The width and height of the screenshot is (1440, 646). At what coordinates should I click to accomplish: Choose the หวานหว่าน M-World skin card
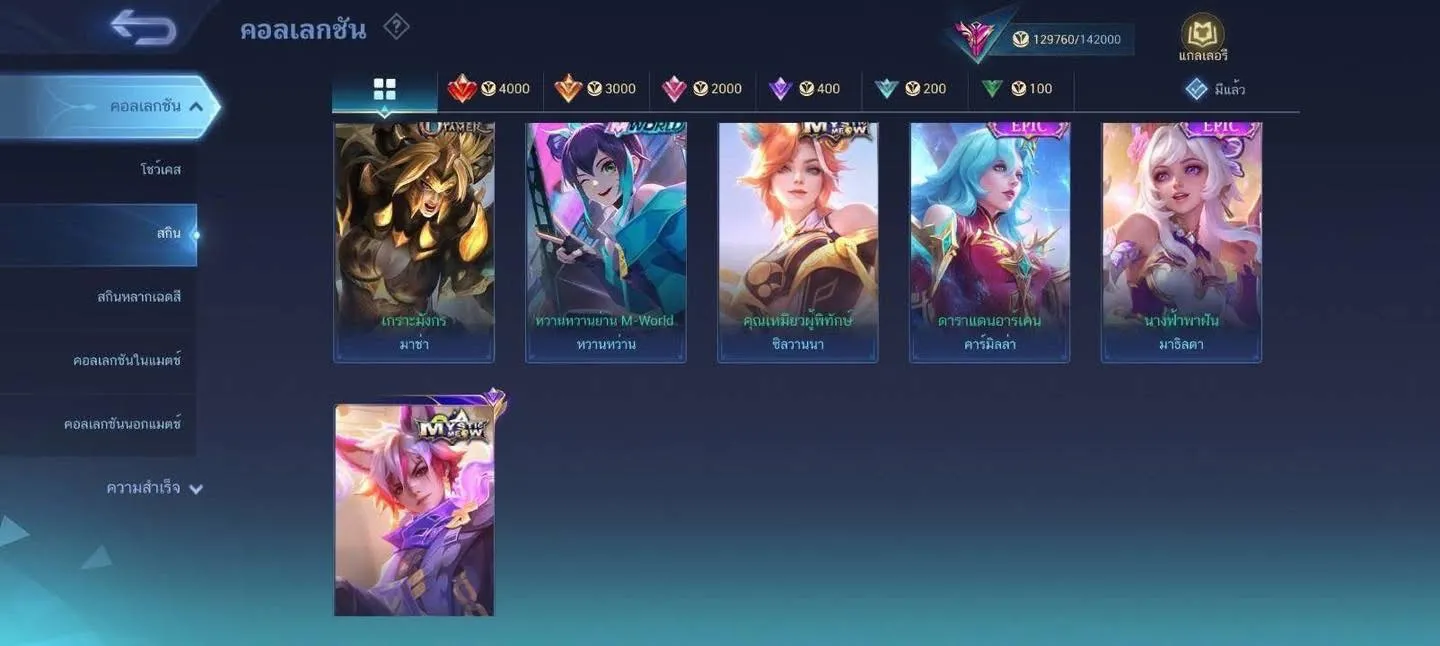coord(606,240)
